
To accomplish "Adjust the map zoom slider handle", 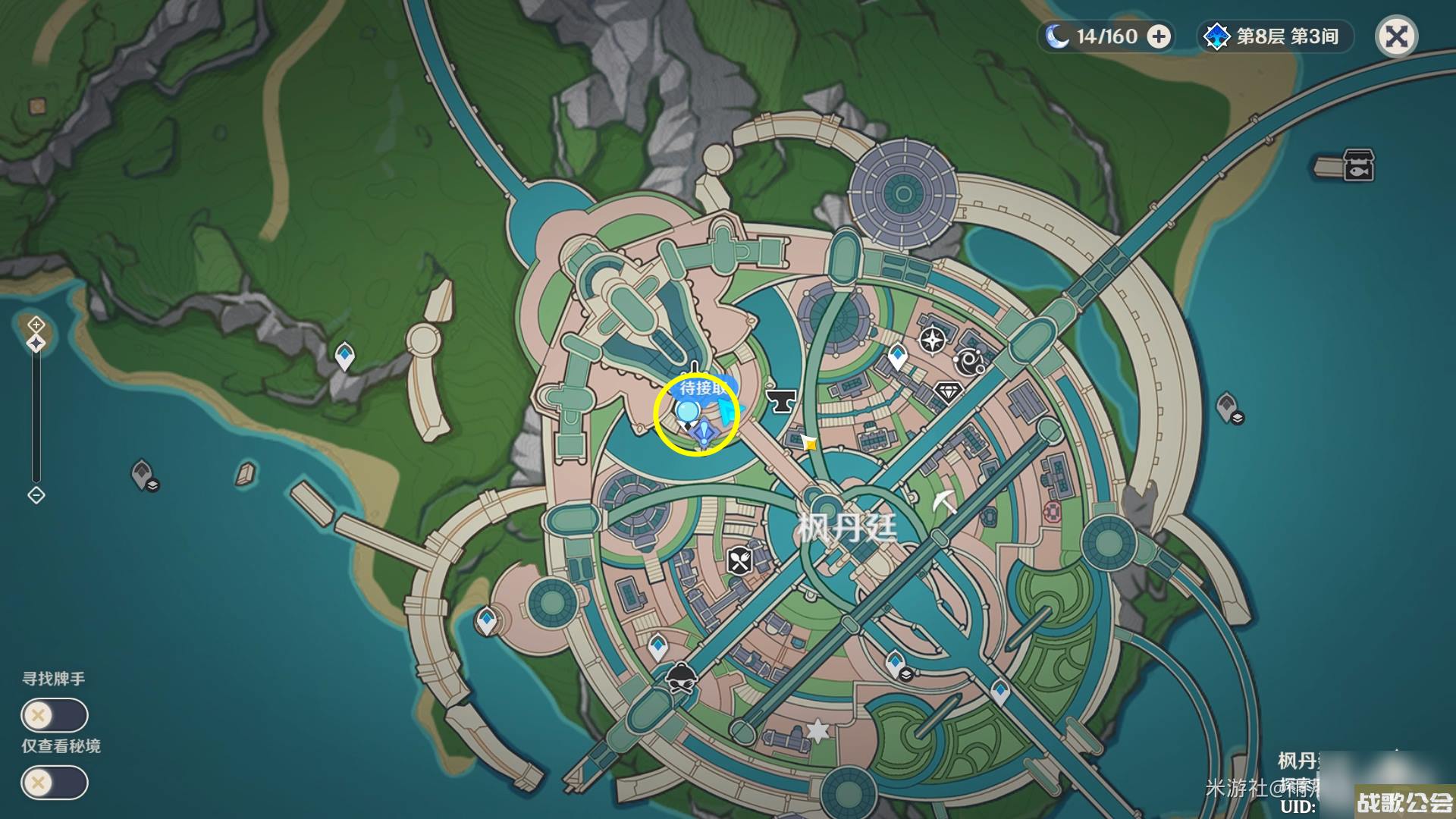I will [36, 344].
